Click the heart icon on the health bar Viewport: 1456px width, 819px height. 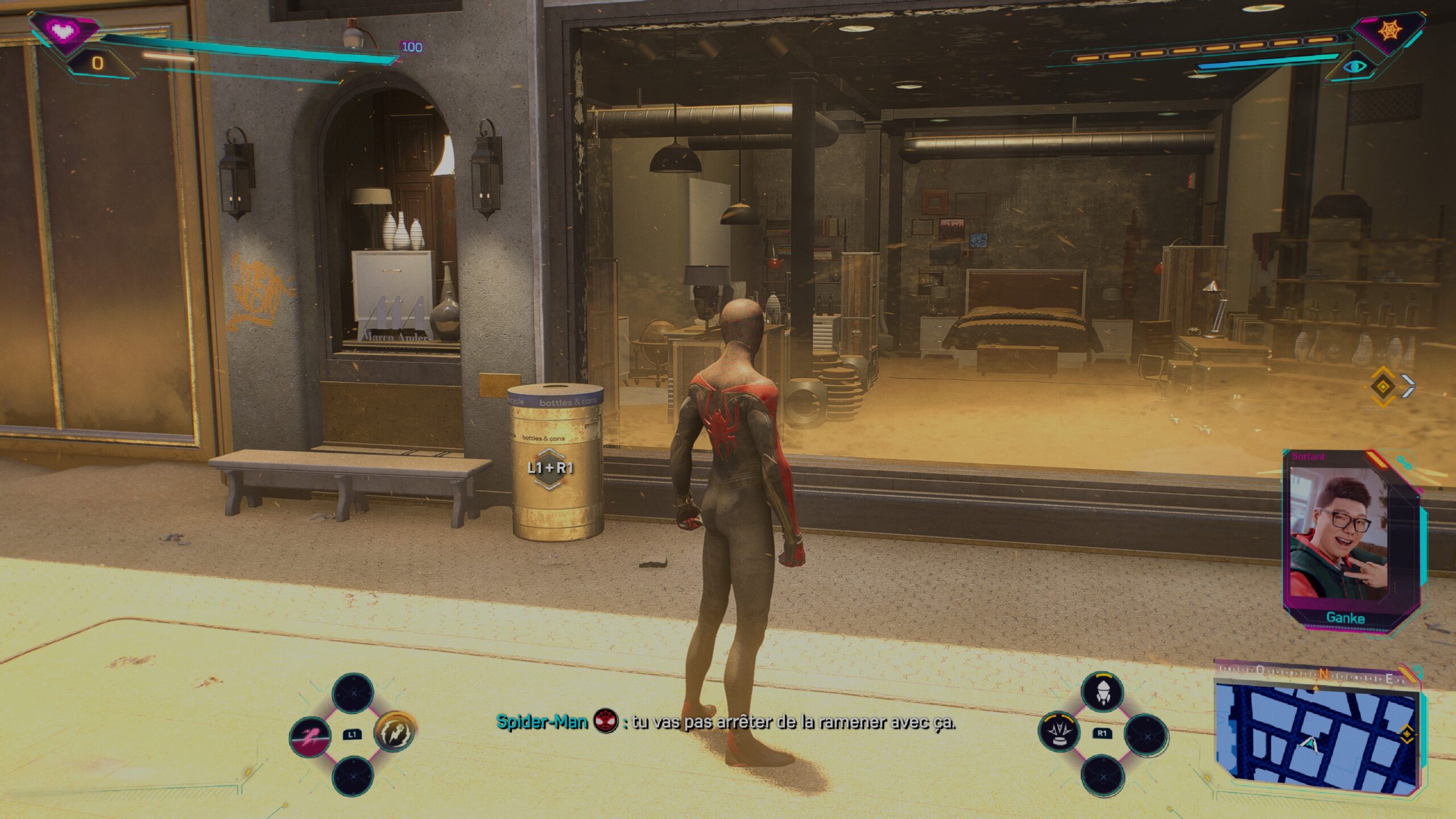click(x=61, y=30)
